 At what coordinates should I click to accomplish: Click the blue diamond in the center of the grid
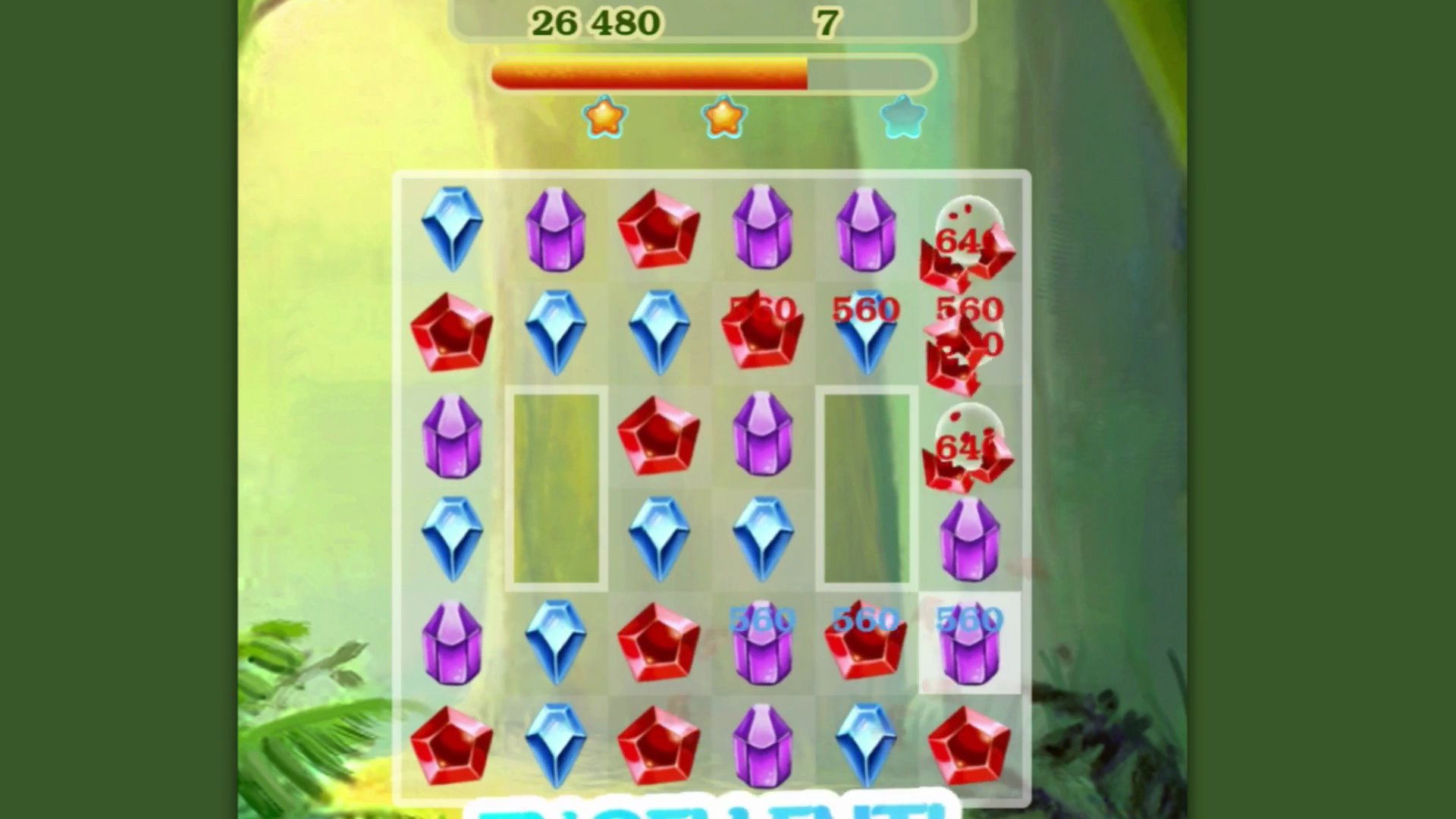[660, 538]
